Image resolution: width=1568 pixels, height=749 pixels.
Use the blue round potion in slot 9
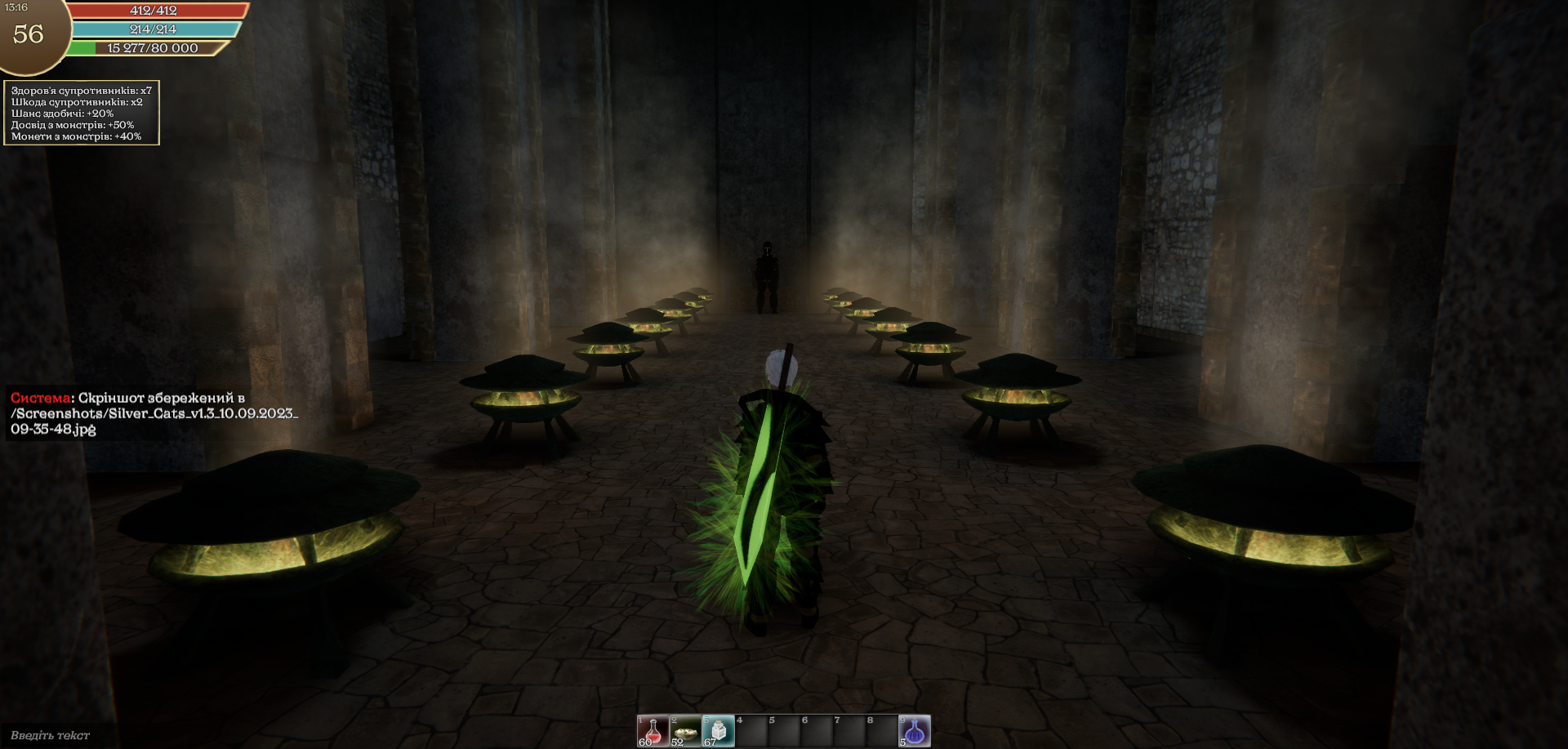(x=915, y=731)
